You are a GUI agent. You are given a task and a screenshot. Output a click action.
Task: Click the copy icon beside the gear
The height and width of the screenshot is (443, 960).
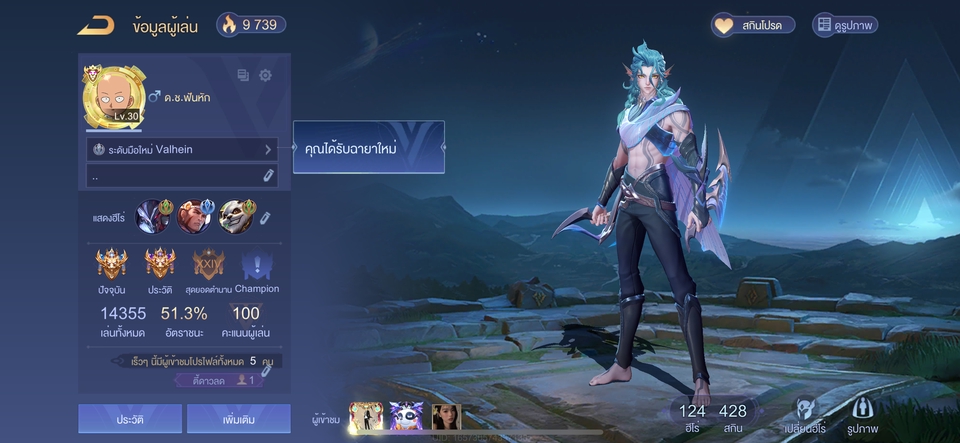coord(243,75)
